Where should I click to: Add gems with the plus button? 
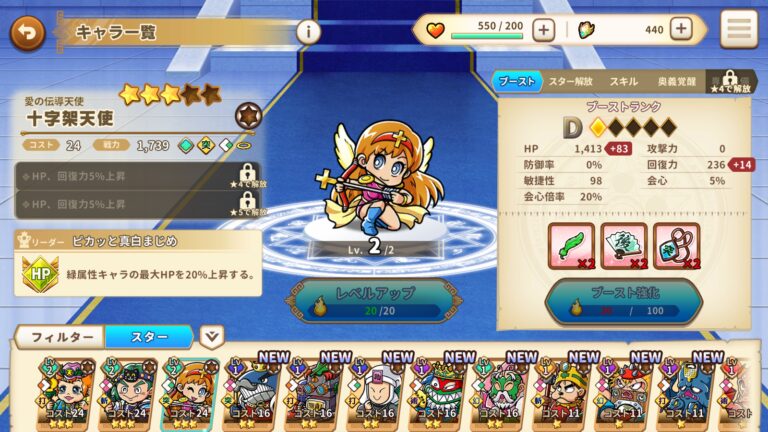tap(681, 30)
